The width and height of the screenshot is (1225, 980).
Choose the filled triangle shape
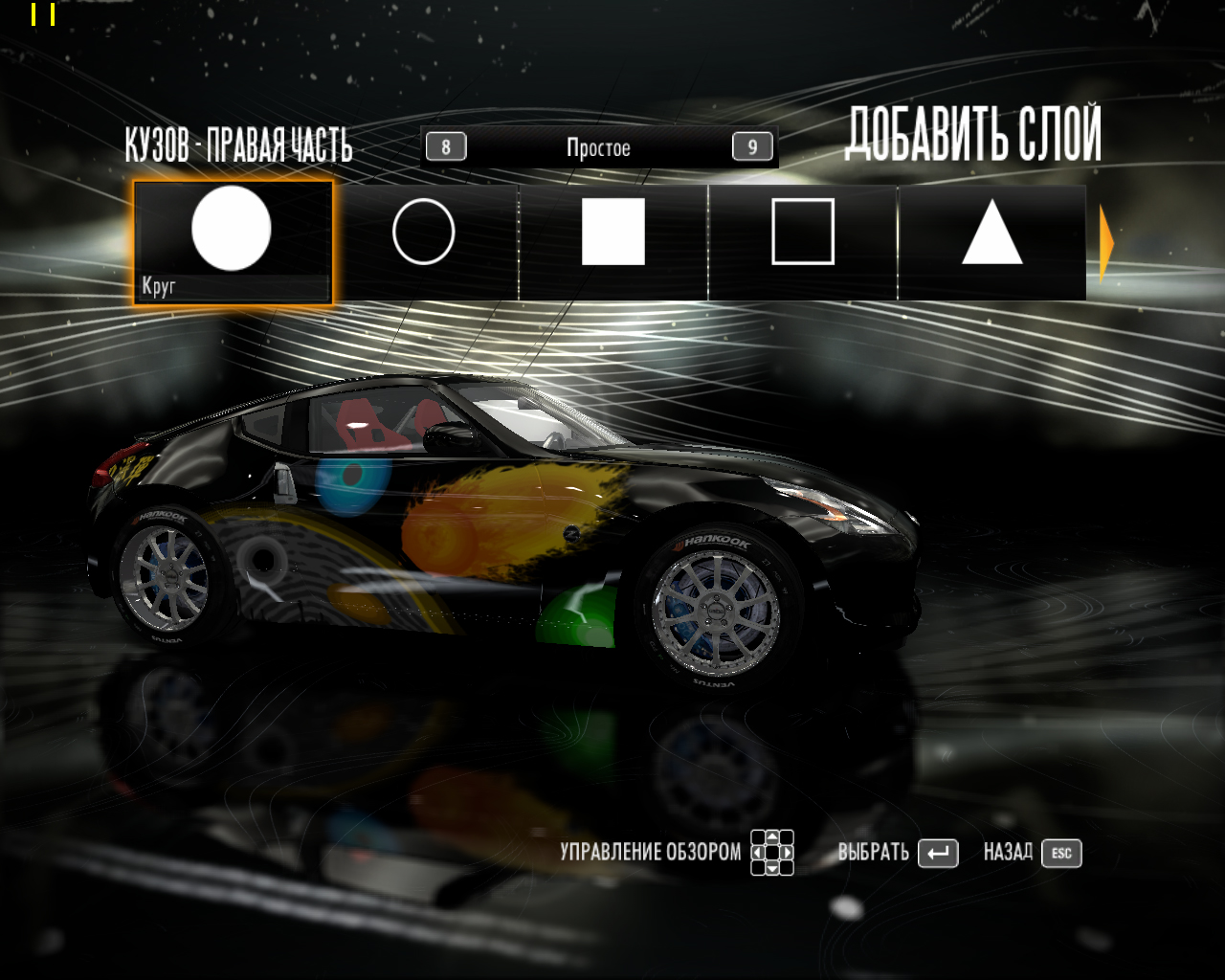(991, 233)
